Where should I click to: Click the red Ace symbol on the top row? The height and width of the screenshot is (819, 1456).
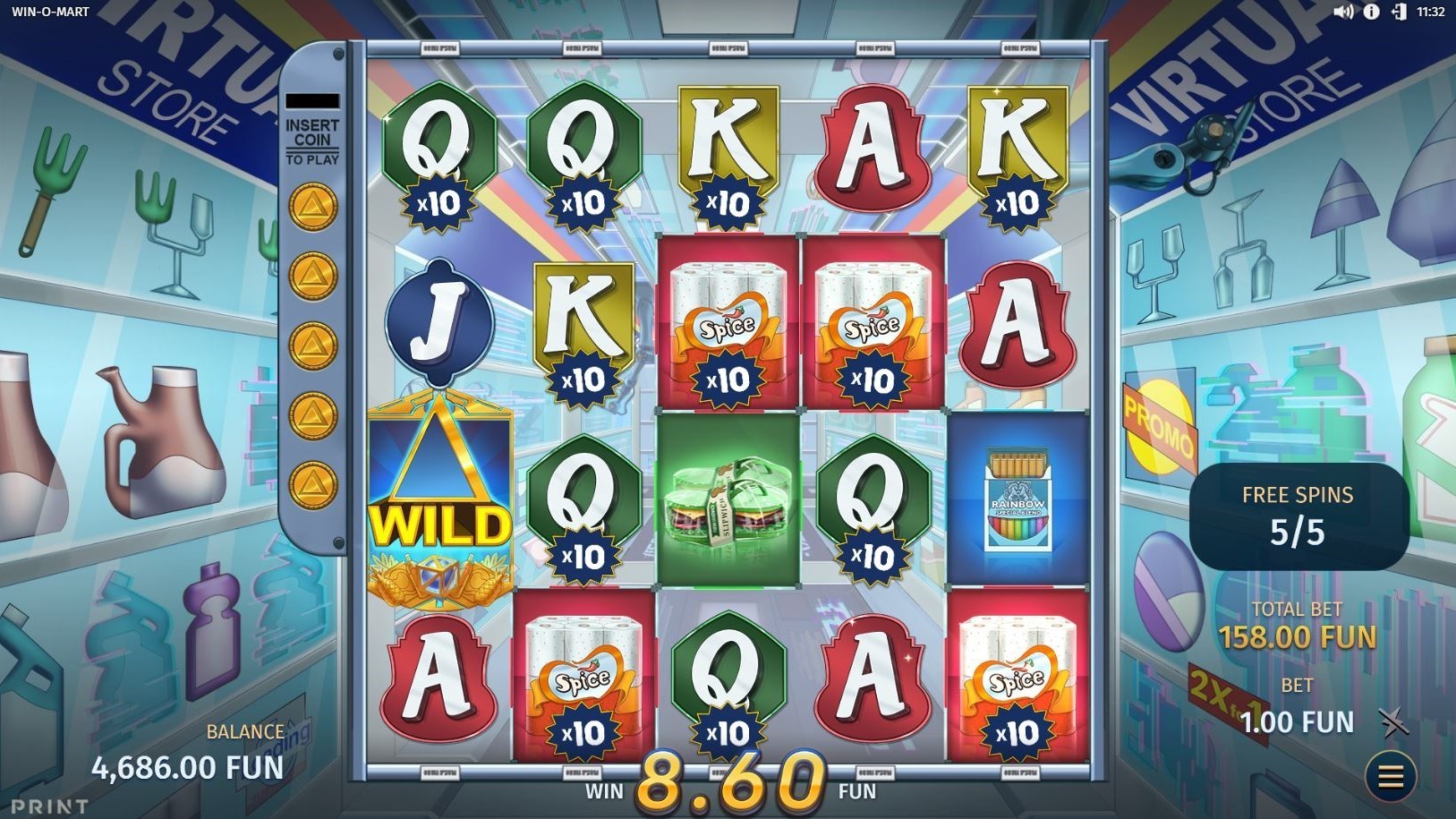tap(873, 148)
